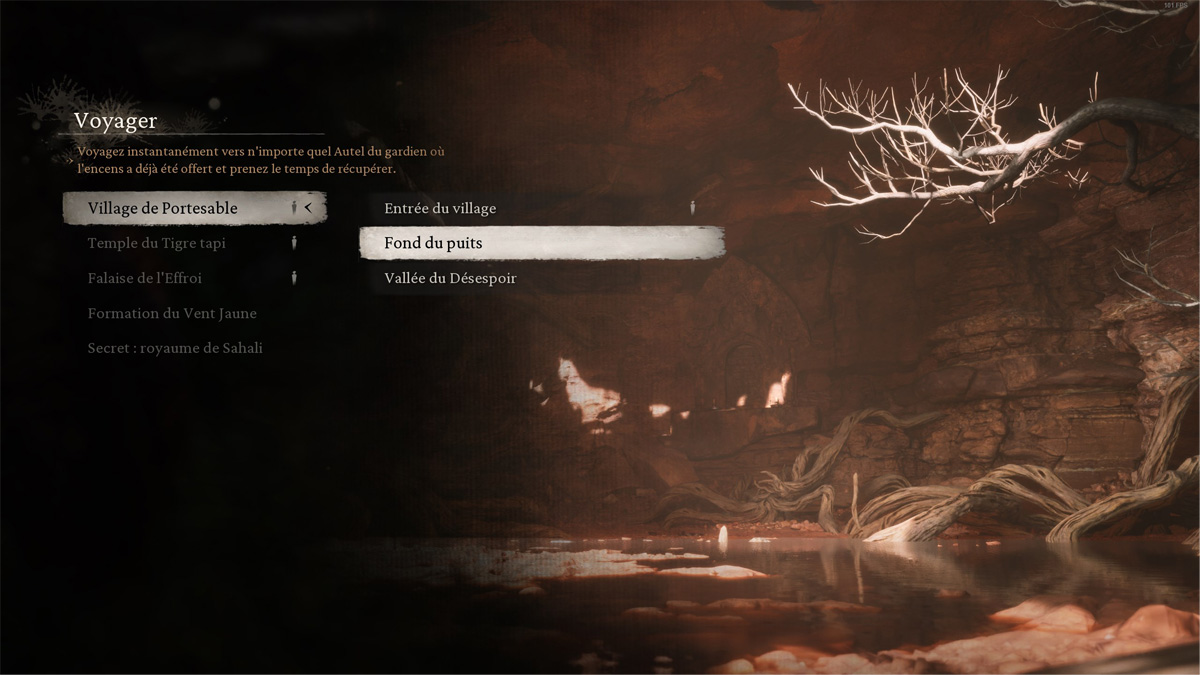Screen dimensions: 1200x675
Task: Select Formation du Vent Jaune
Action: (172, 313)
